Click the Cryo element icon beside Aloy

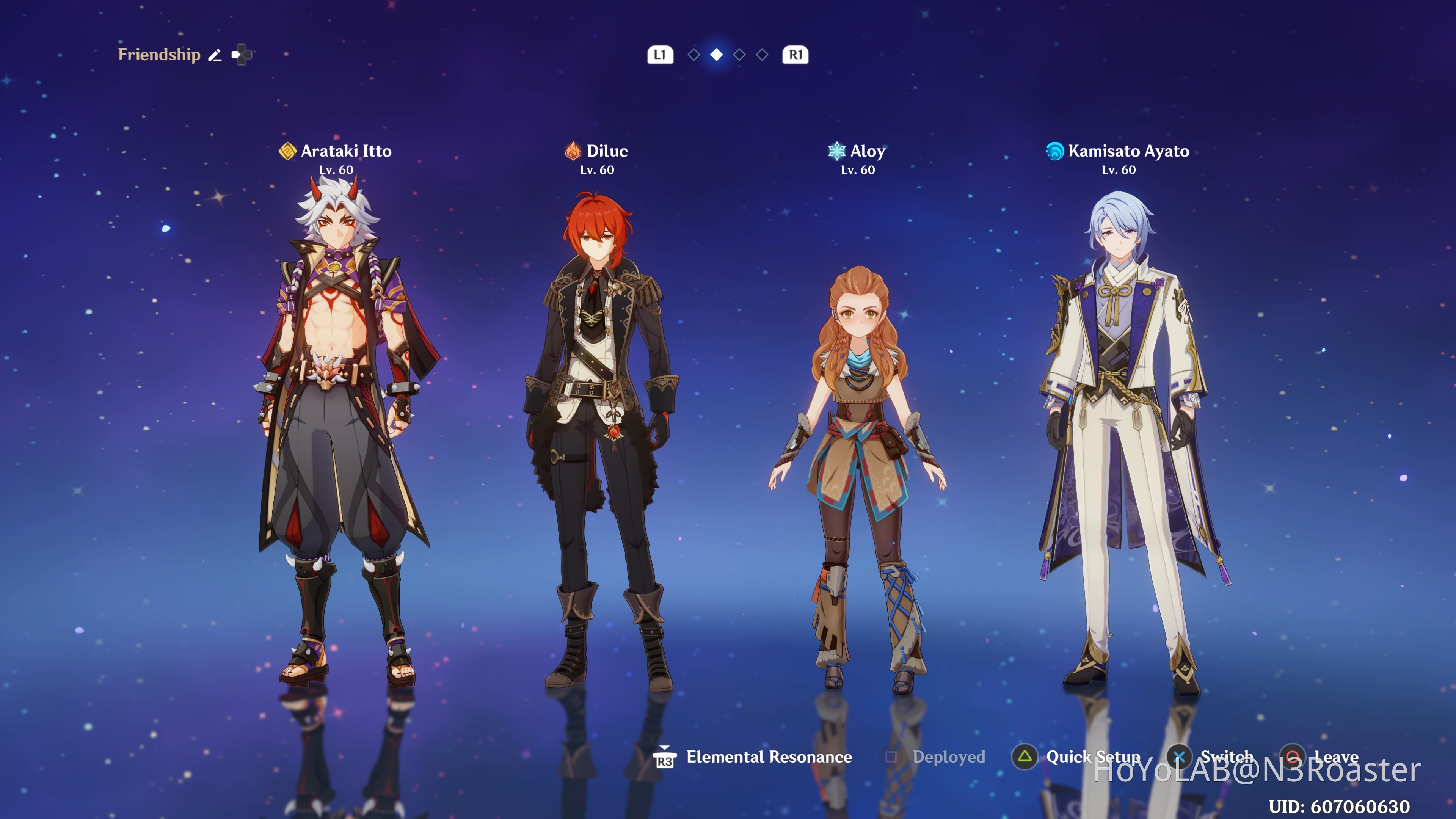[x=837, y=152]
